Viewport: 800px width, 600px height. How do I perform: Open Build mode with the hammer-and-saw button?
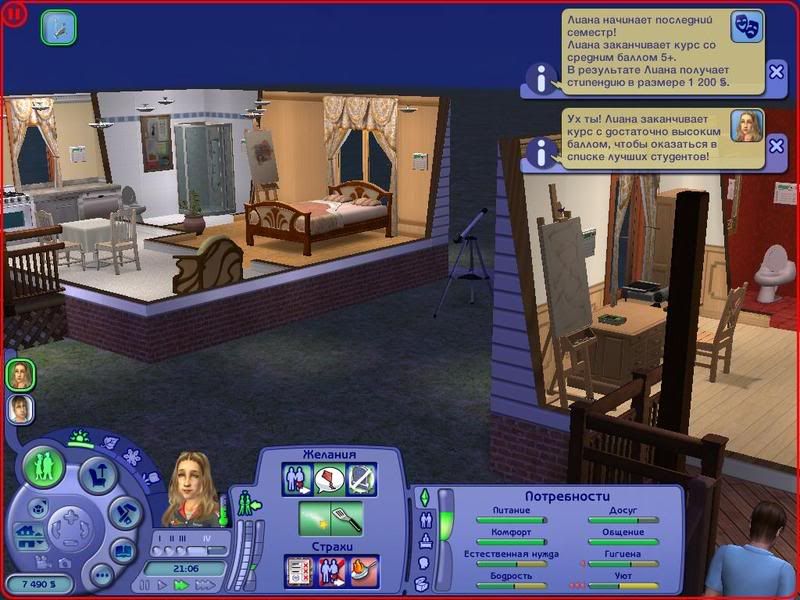pyautogui.click(x=122, y=514)
